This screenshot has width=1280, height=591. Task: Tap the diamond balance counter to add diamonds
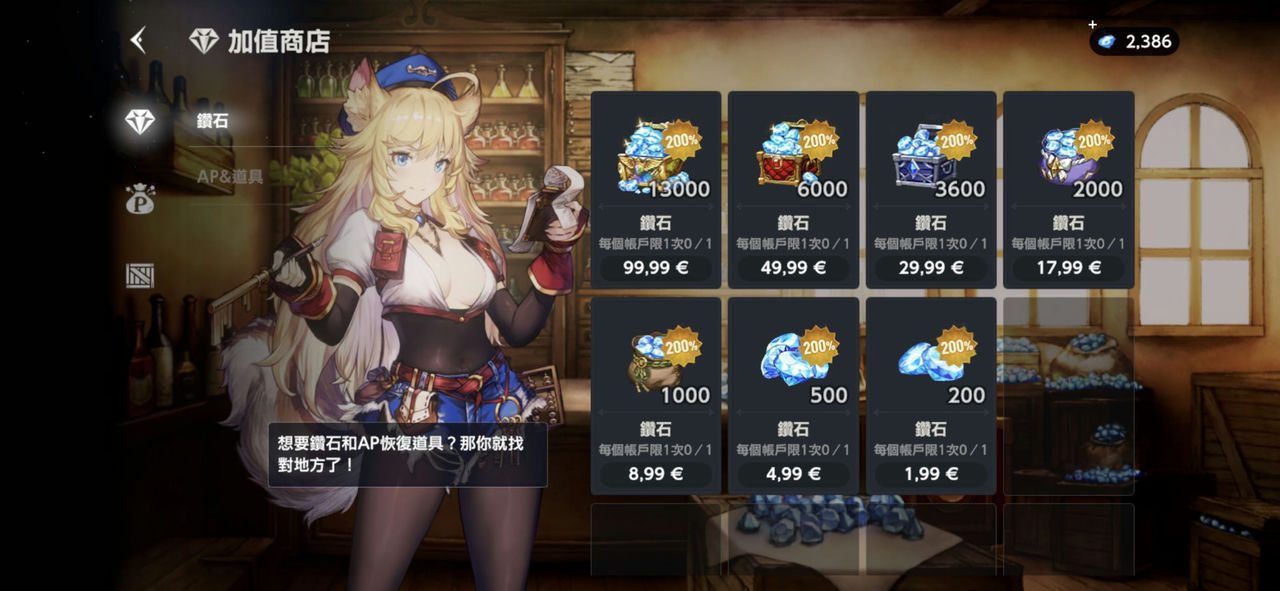pos(1134,41)
